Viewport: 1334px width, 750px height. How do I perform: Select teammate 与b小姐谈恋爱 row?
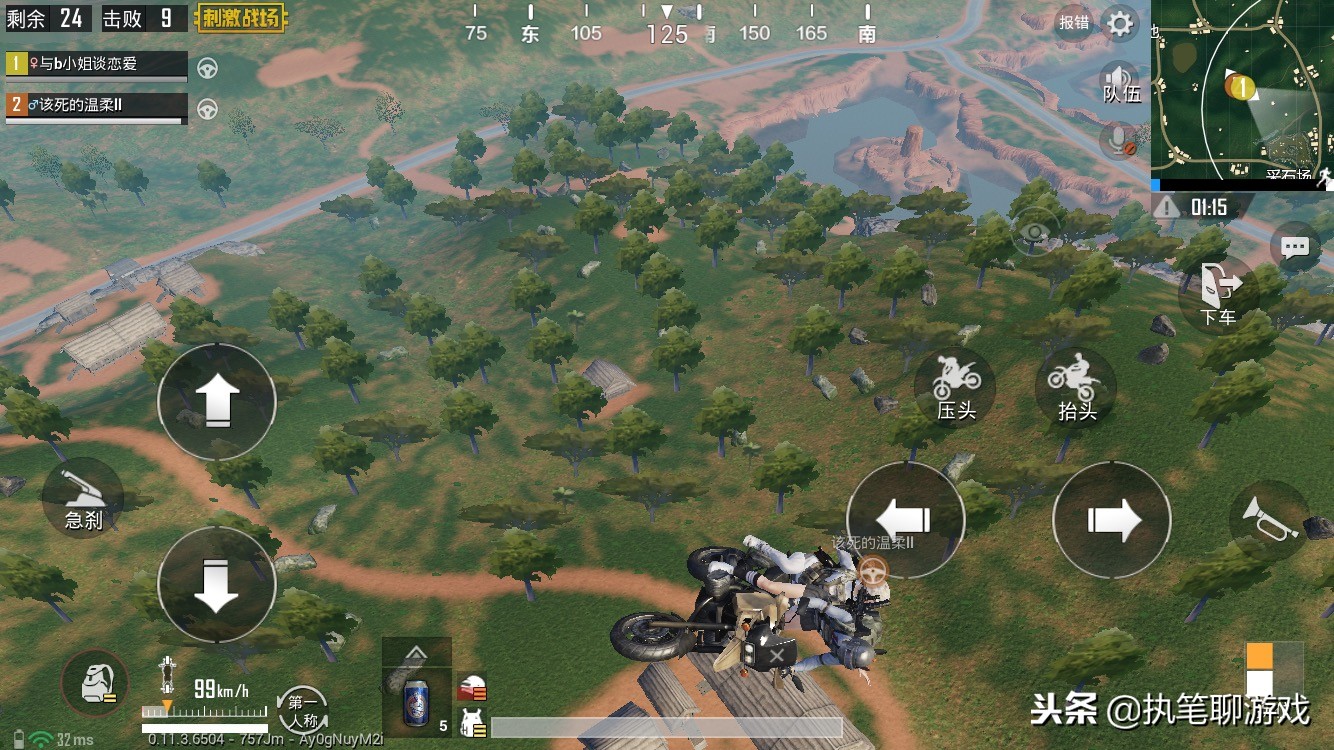(x=97, y=65)
